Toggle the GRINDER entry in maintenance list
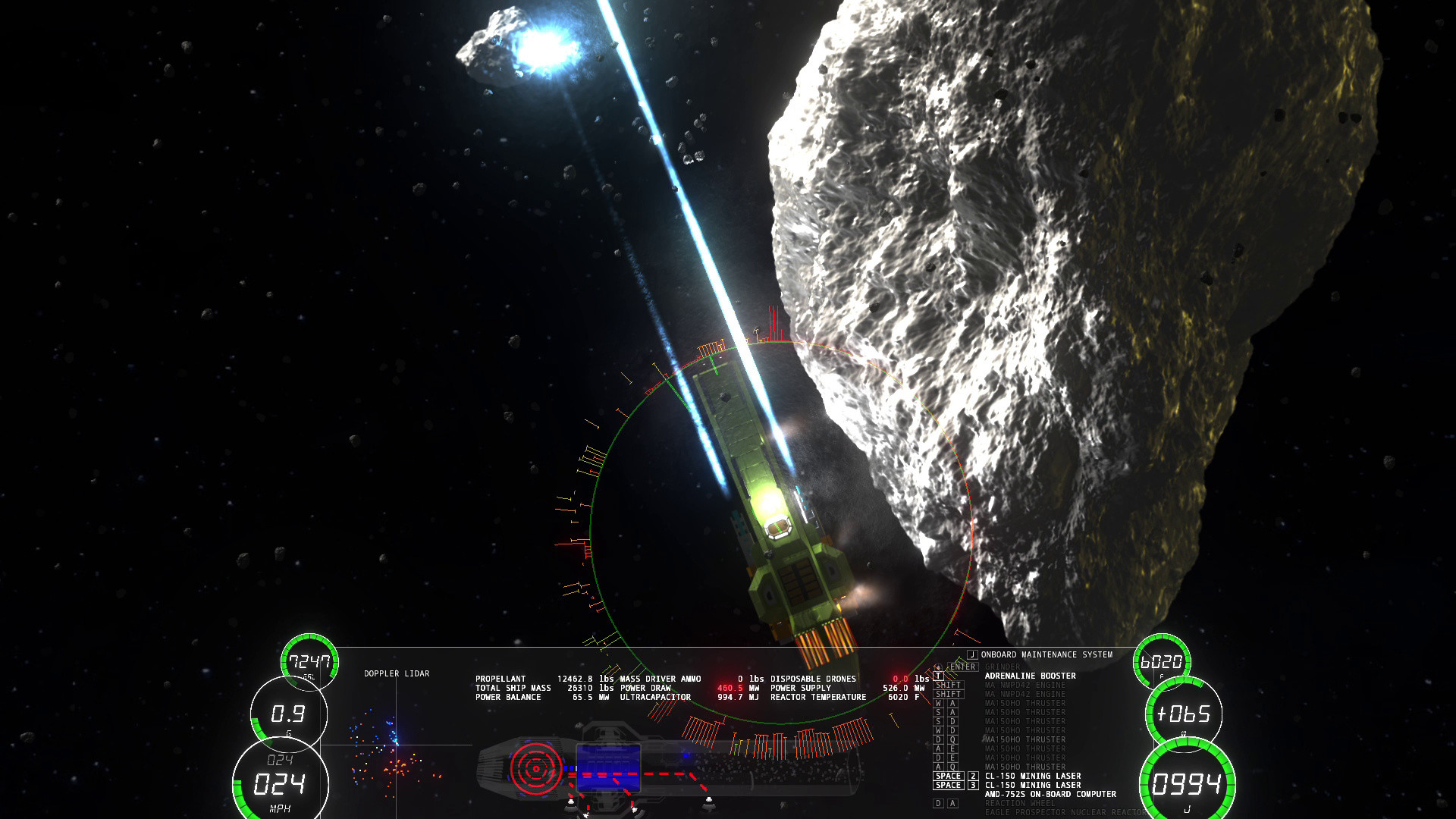Screen dimensions: 1456x819 click(x=1003, y=667)
